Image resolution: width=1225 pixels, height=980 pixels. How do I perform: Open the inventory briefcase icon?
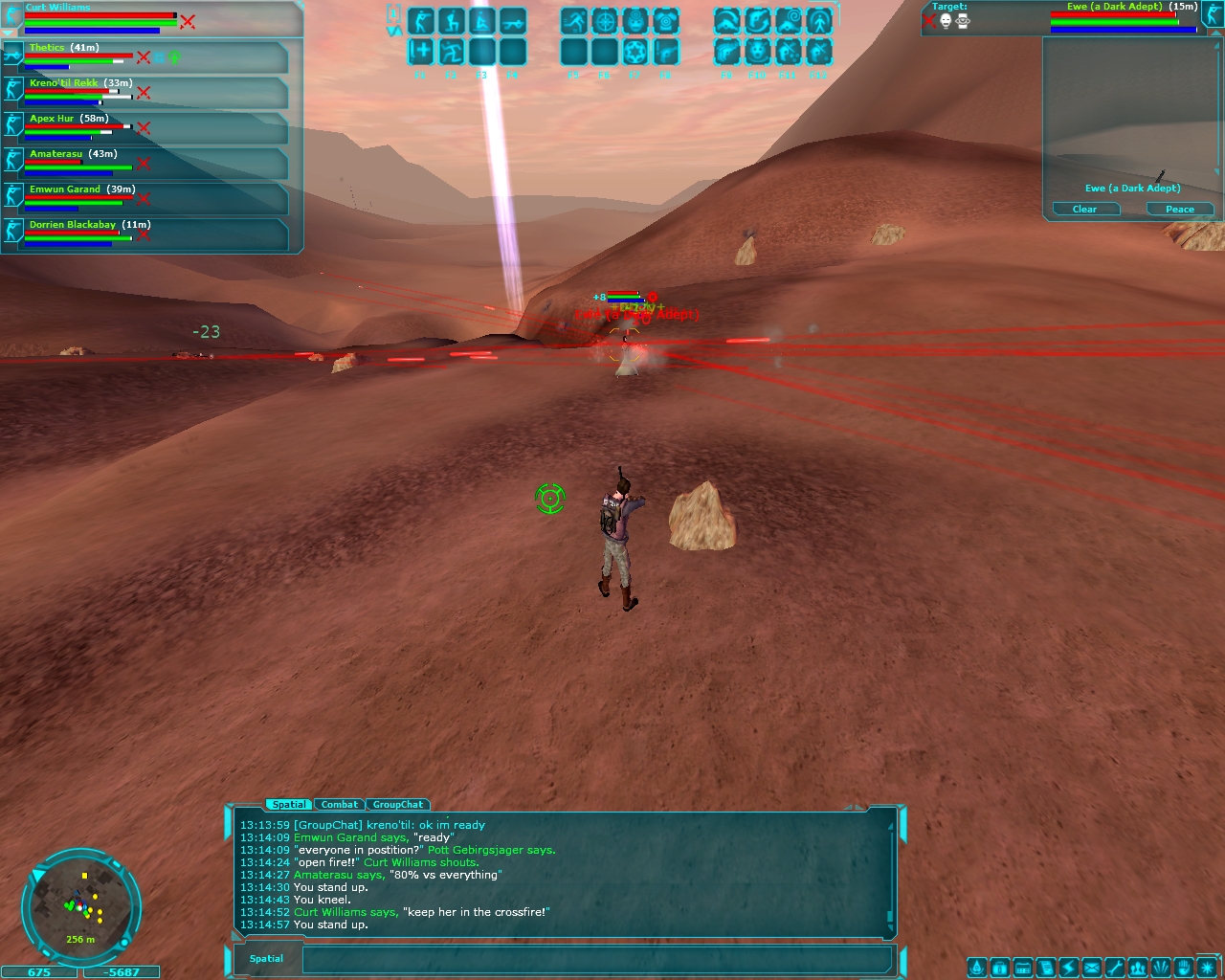pyautogui.click(x=1000, y=968)
